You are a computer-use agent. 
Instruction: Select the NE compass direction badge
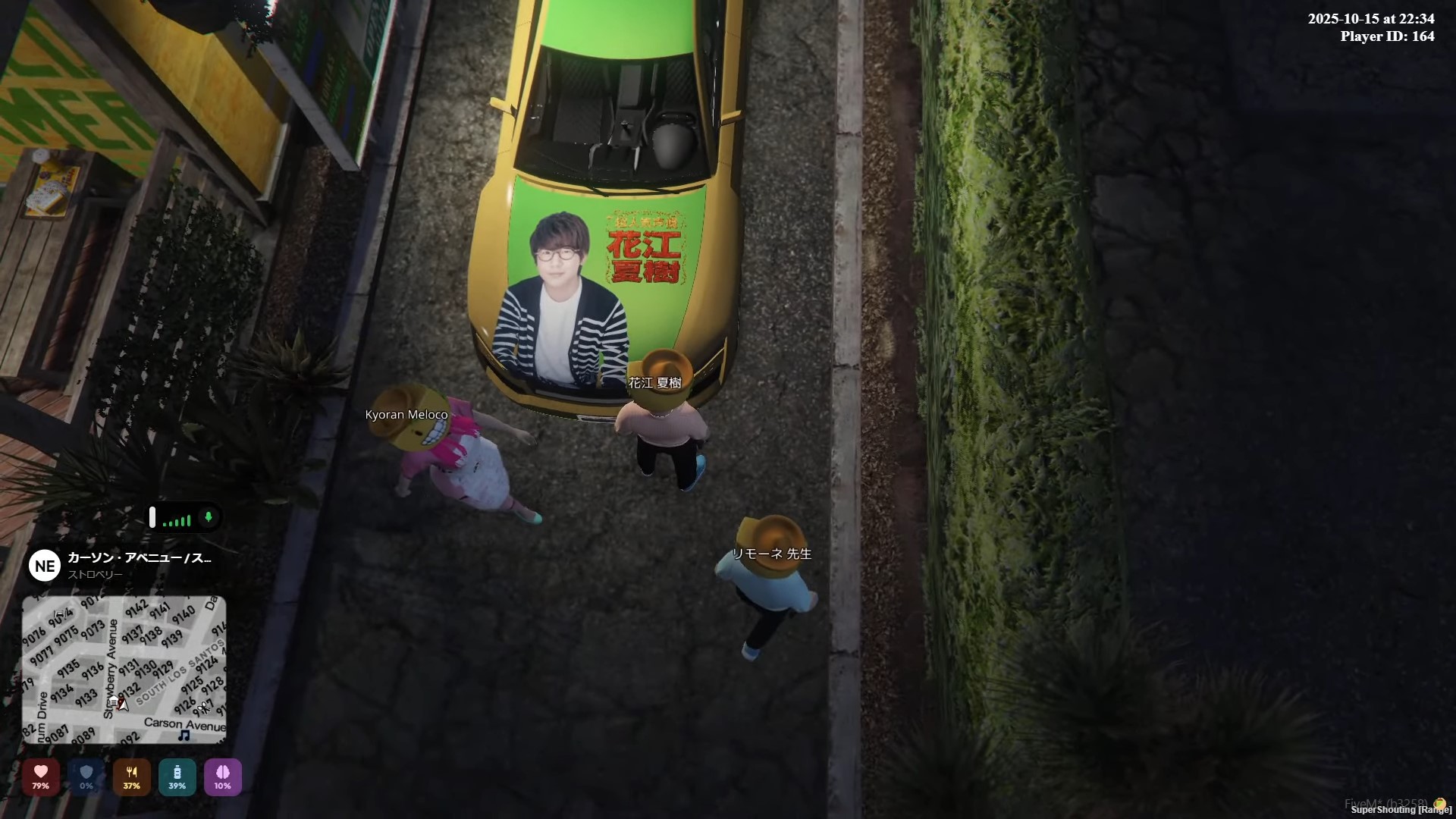(45, 566)
